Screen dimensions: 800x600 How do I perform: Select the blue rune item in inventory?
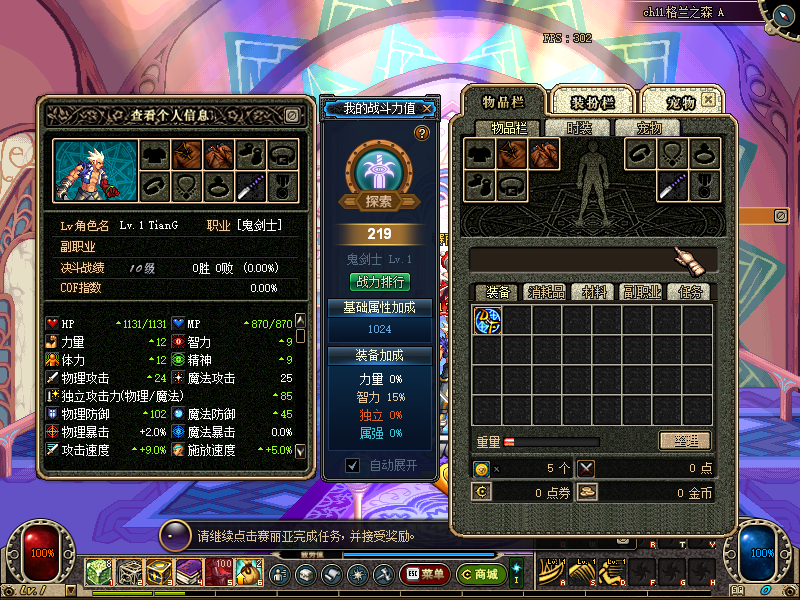[x=487, y=320]
